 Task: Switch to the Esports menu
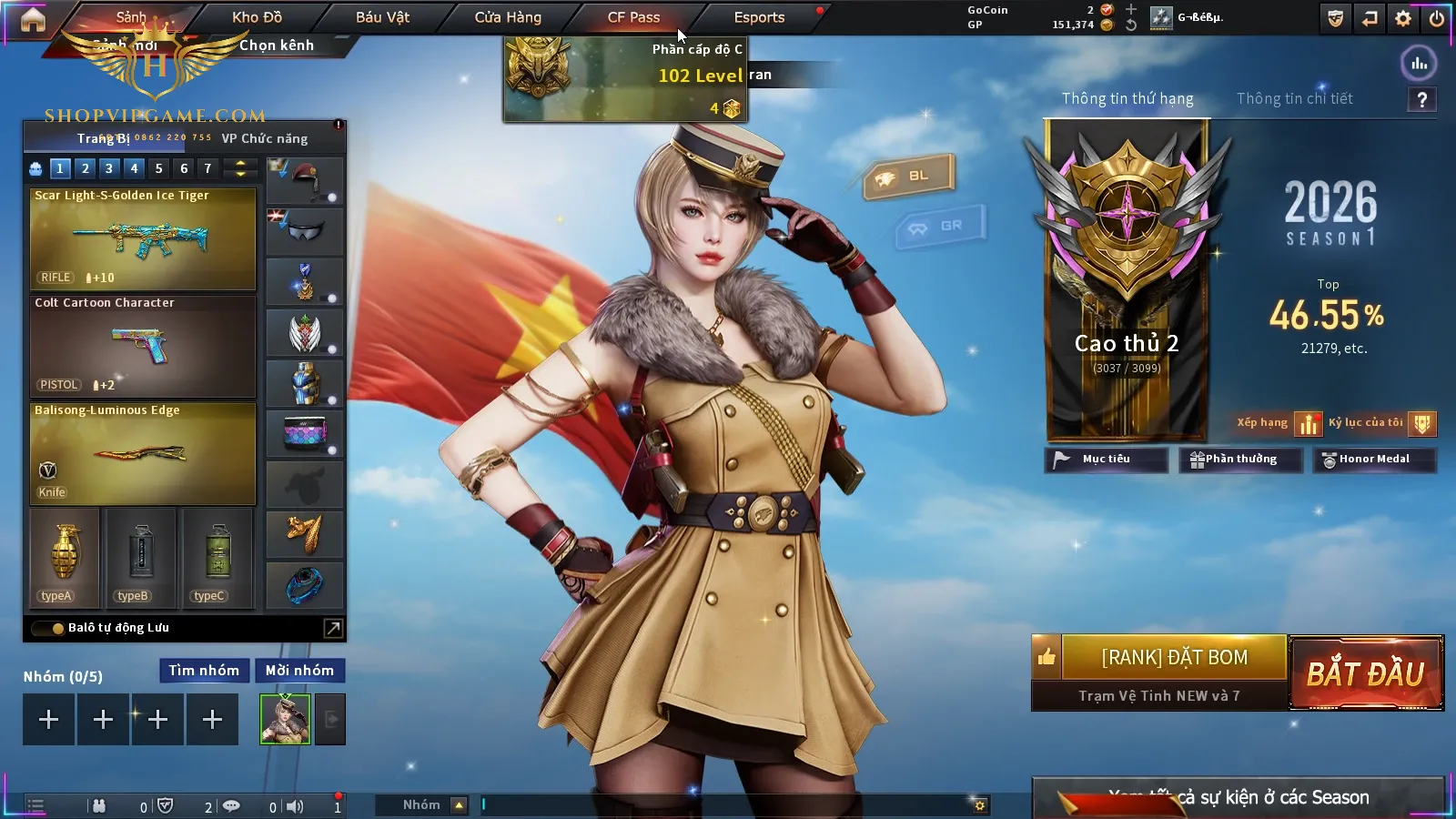tap(759, 17)
